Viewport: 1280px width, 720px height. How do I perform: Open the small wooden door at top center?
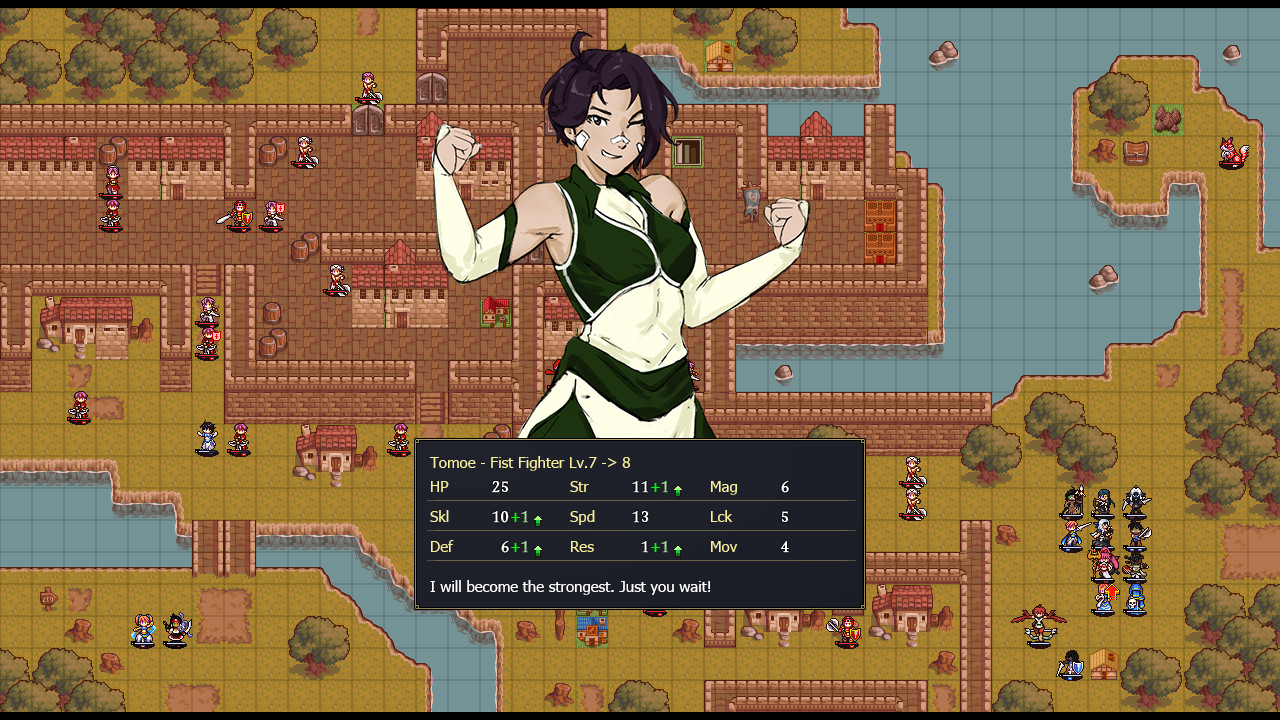(688, 153)
